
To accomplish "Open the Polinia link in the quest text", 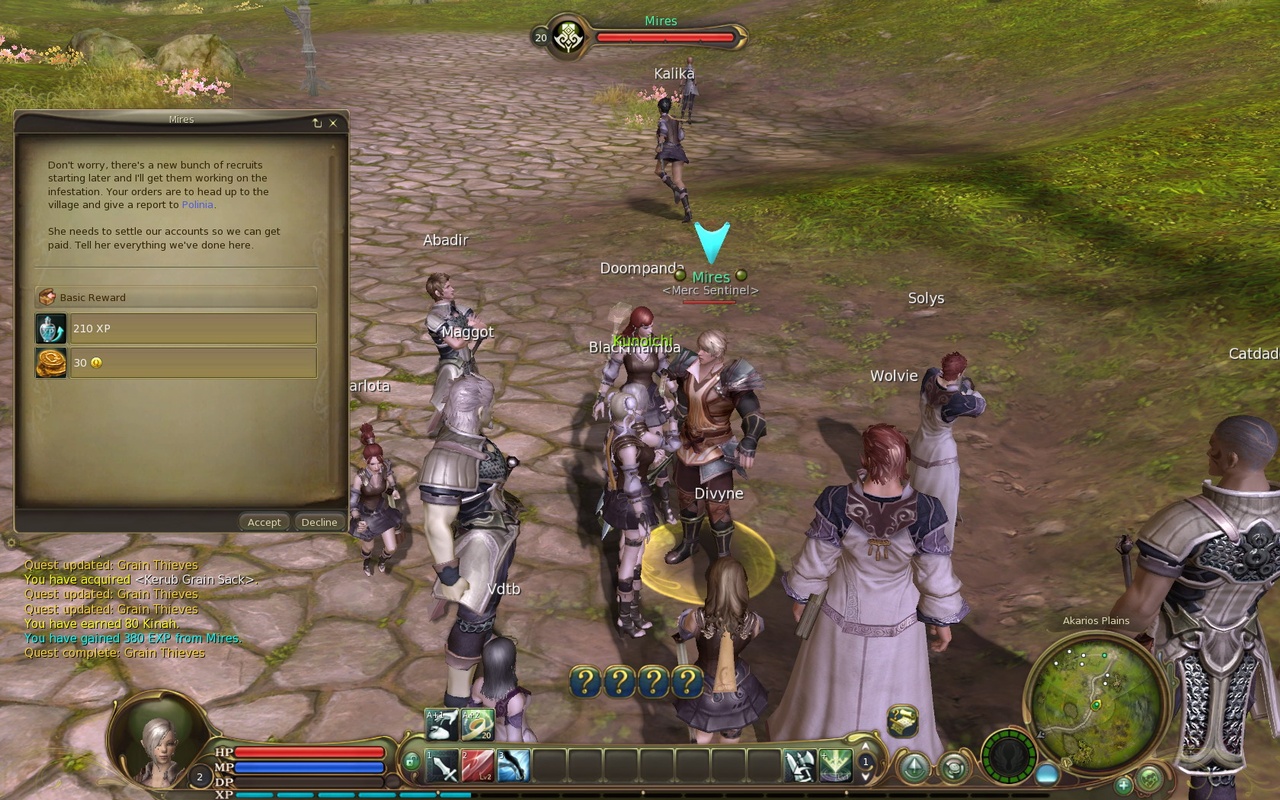I will [x=198, y=204].
